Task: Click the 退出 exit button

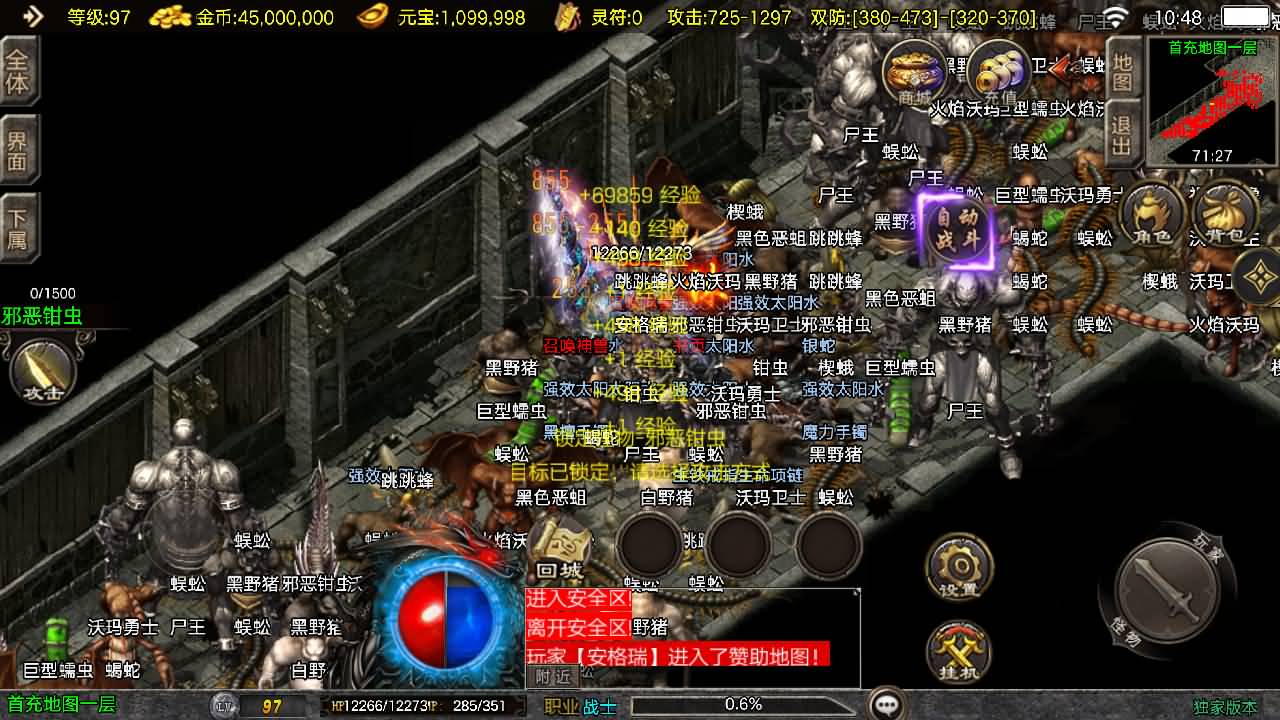Action: click(1123, 136)
